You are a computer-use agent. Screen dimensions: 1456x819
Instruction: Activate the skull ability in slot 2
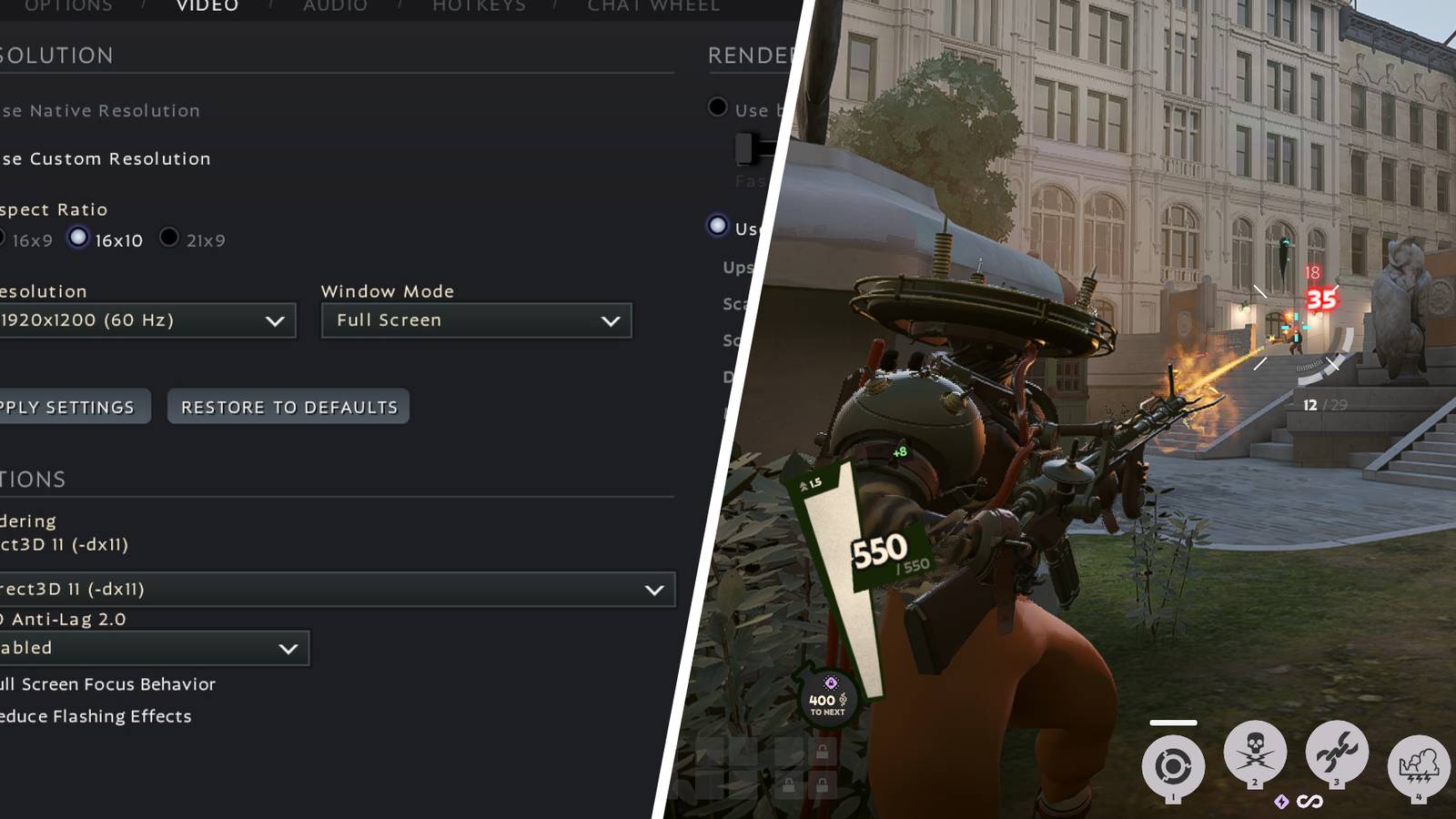tap(1255, 752)
